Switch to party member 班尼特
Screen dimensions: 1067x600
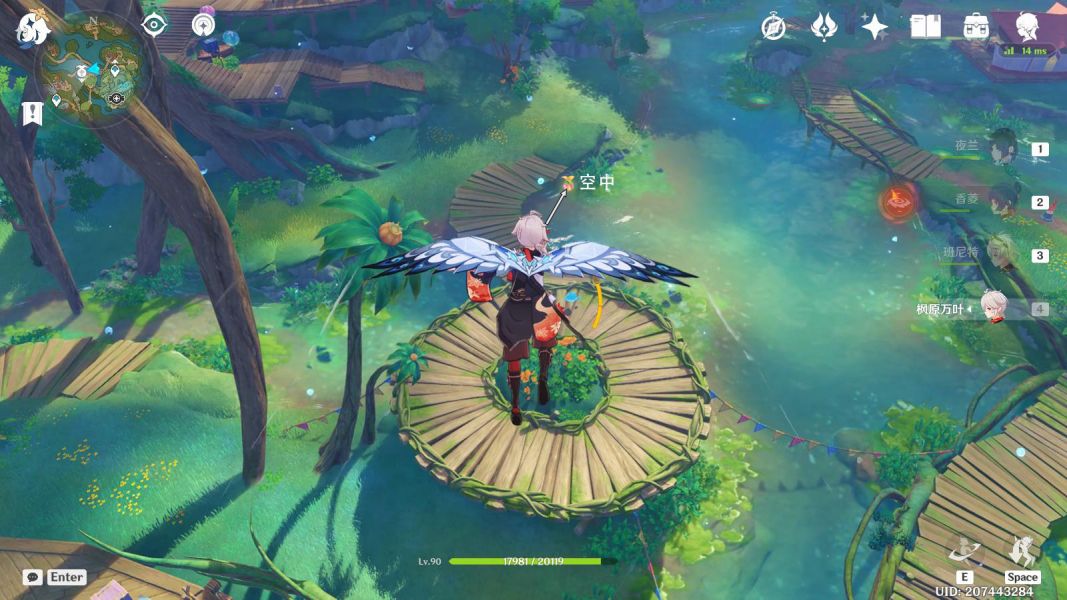click(1001, 254)
